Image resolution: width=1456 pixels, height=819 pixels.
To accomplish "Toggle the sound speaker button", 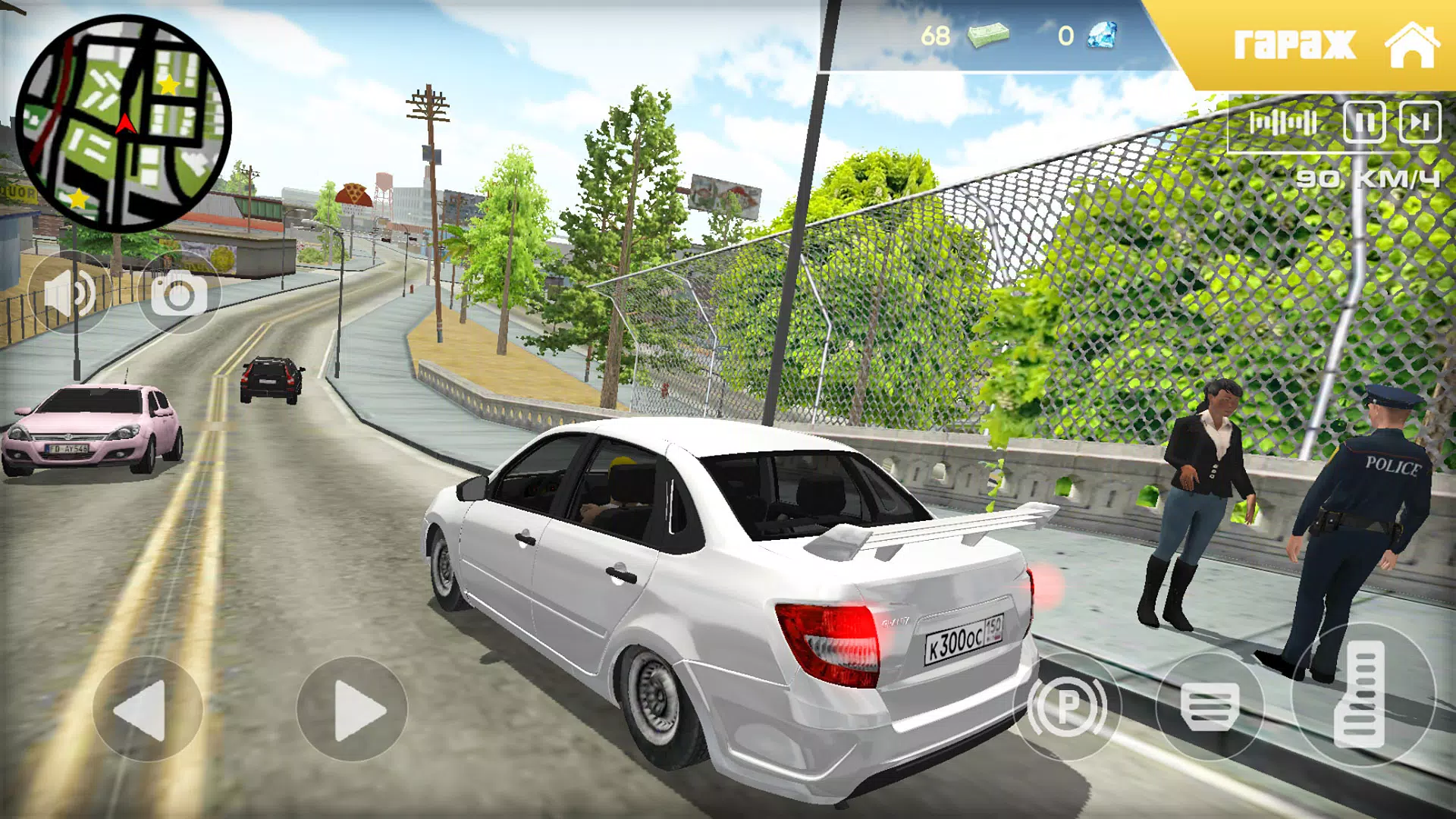I will click(70, 293).
